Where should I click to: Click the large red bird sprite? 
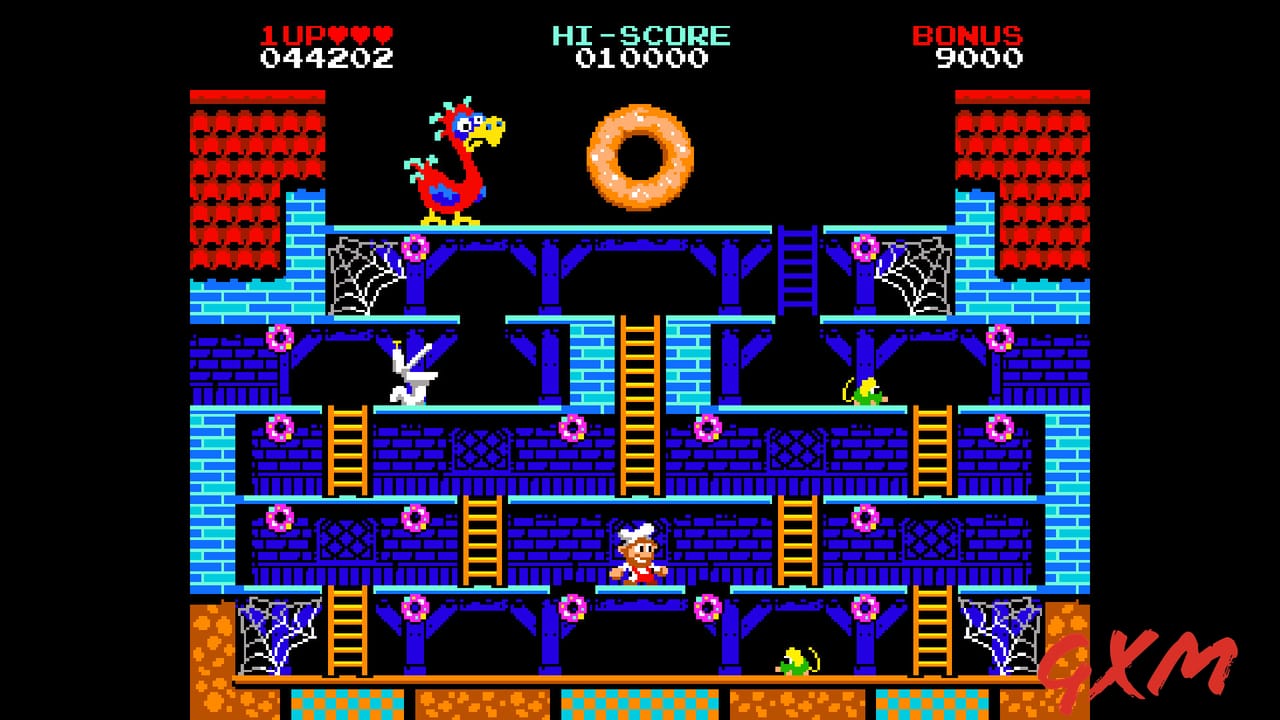[x=455, y=165]
